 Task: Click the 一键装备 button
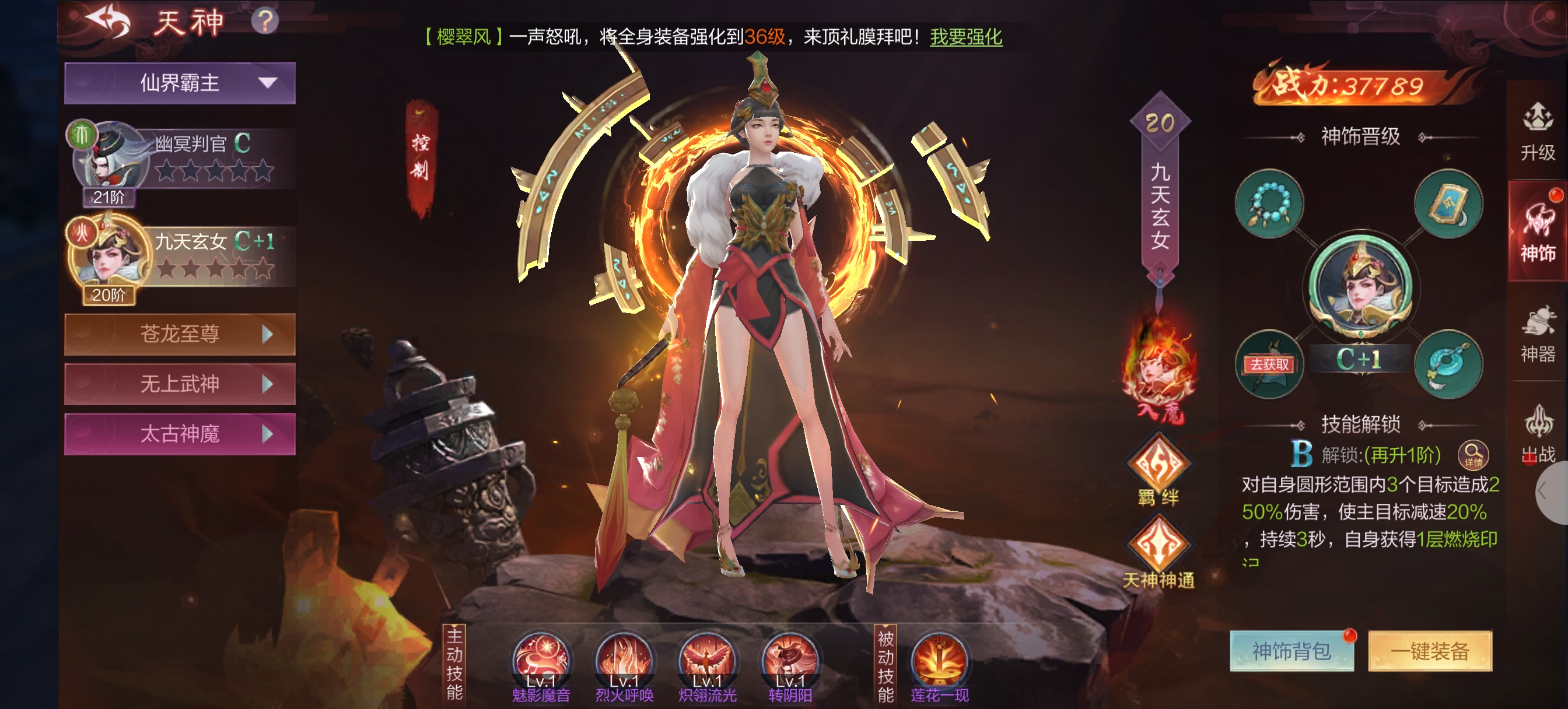point(1429,651)
